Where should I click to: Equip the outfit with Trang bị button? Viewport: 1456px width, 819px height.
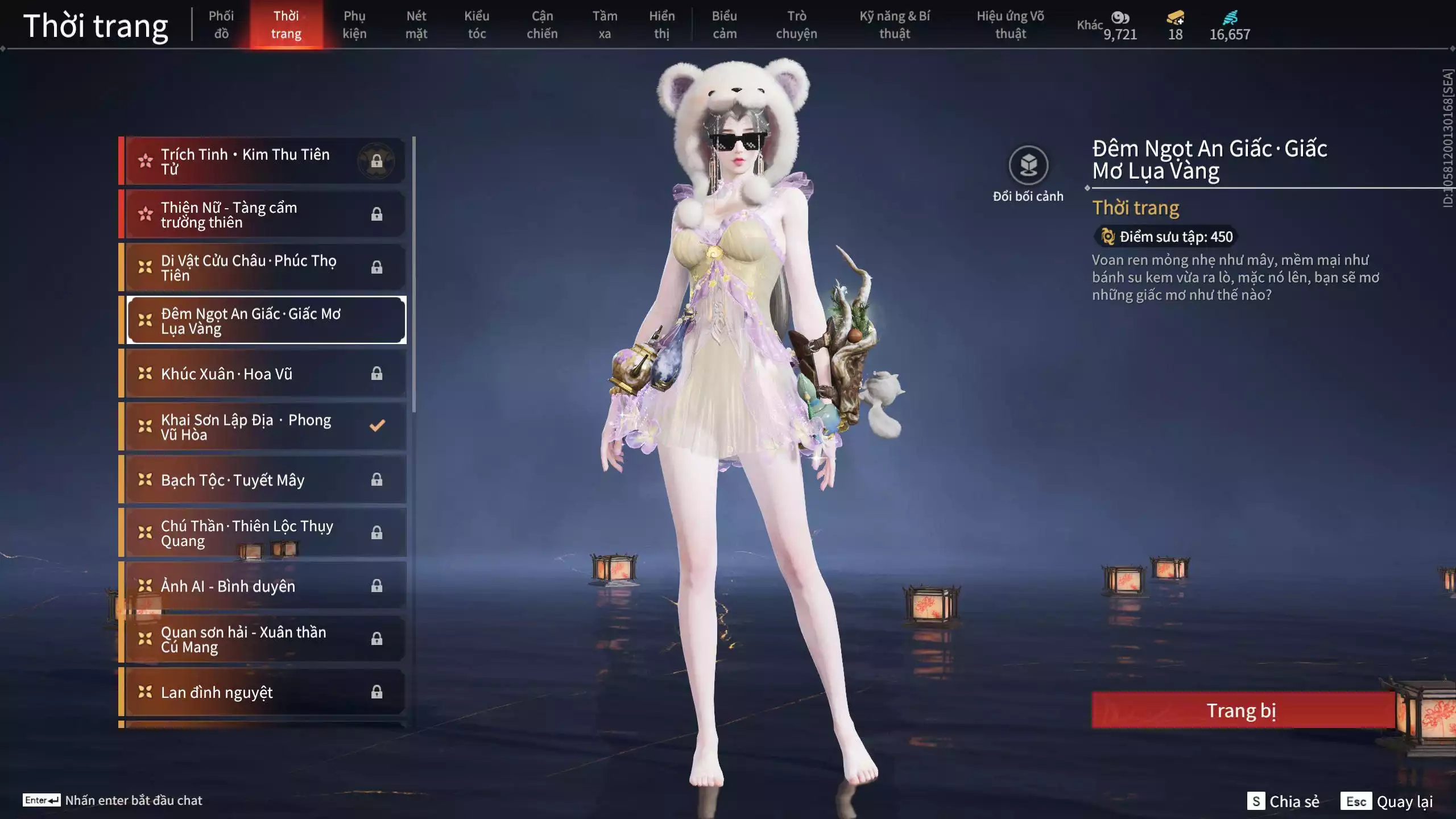pyautogui.click(x=1242, y=710)
